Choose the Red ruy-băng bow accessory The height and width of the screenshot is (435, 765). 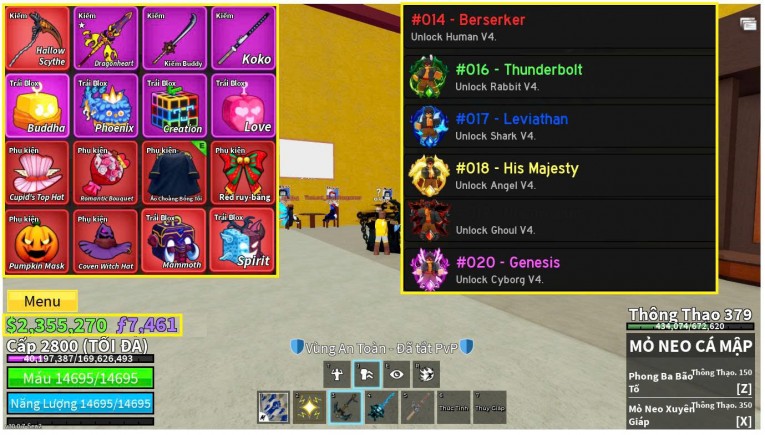tap(243, 172)
